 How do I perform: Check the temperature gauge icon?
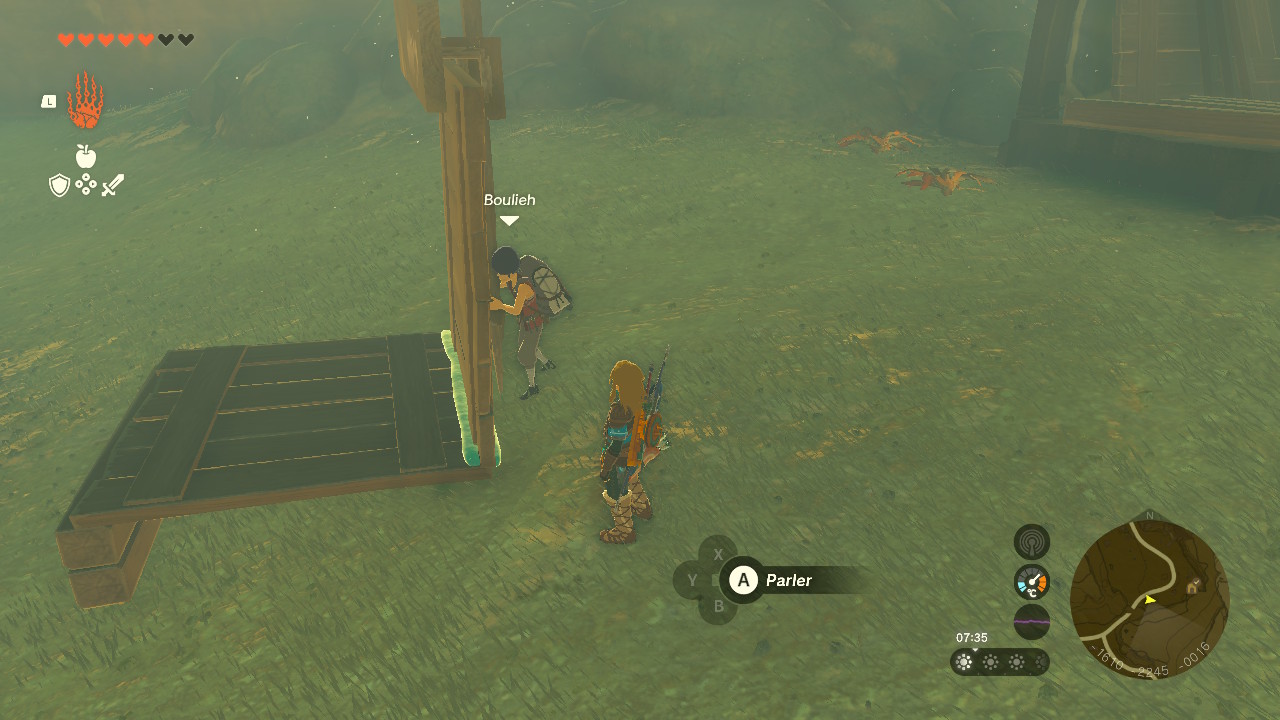click(1032, 582)
